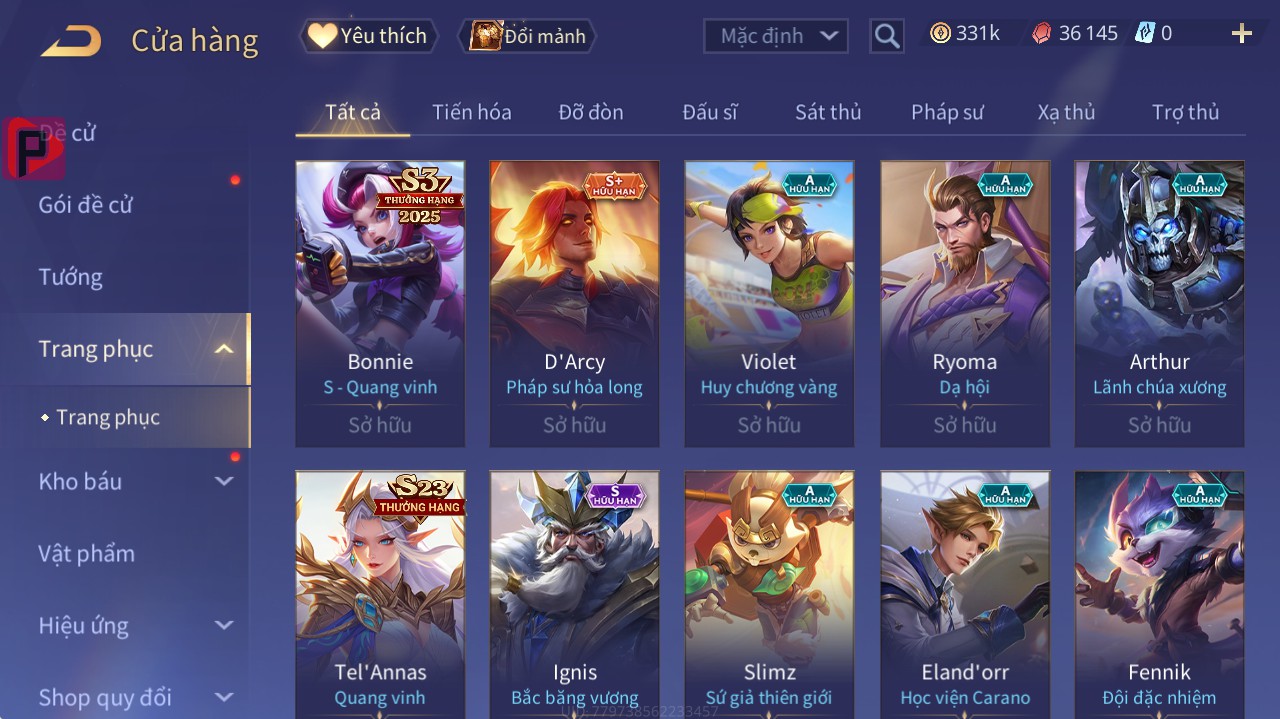The image size is (1280, 719).
Task: Open the Yêu thích favorites list
Action: coord(369,36)
